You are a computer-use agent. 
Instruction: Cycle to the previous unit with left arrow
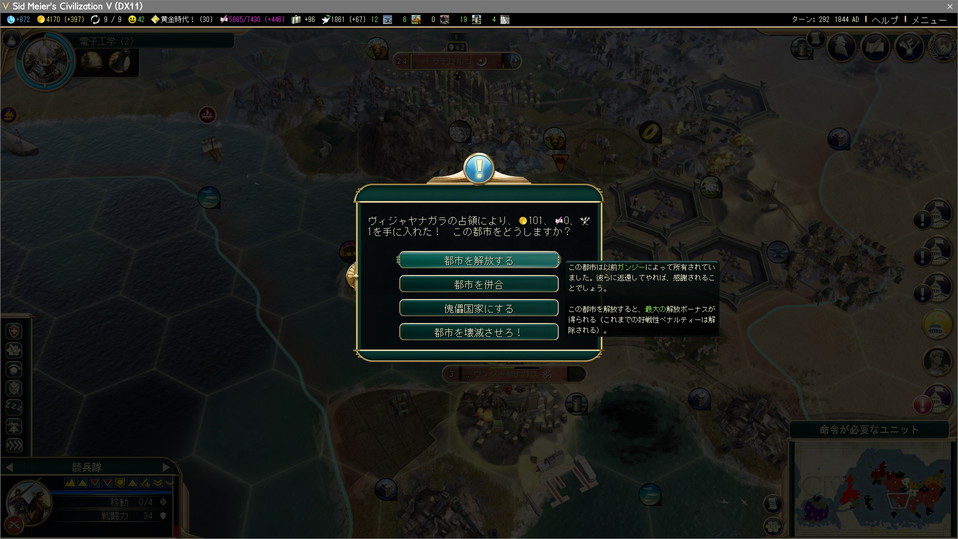(9, 467)
